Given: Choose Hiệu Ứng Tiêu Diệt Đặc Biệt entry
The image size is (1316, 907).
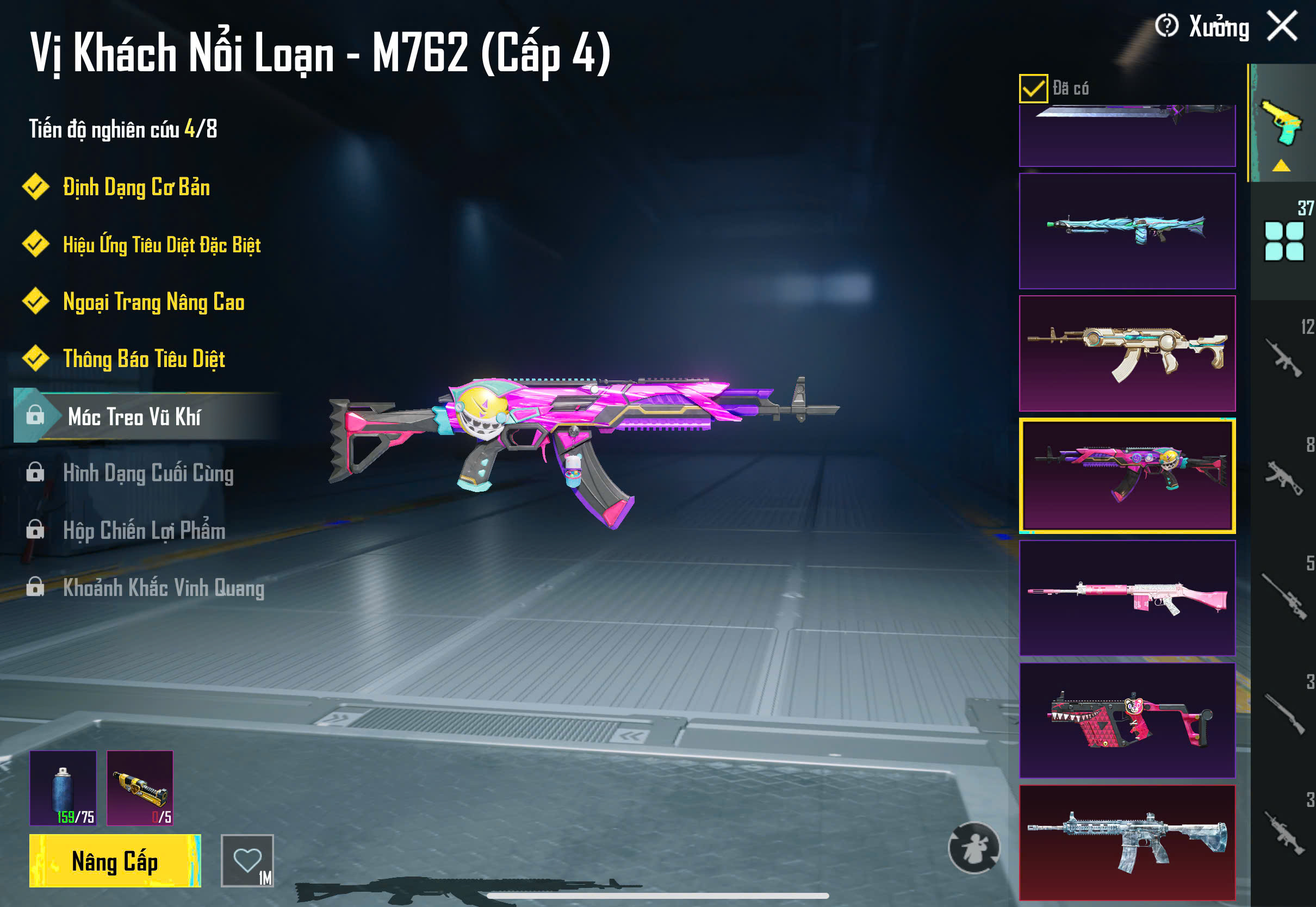Looking at the screenshot, I should coord(162,245).
